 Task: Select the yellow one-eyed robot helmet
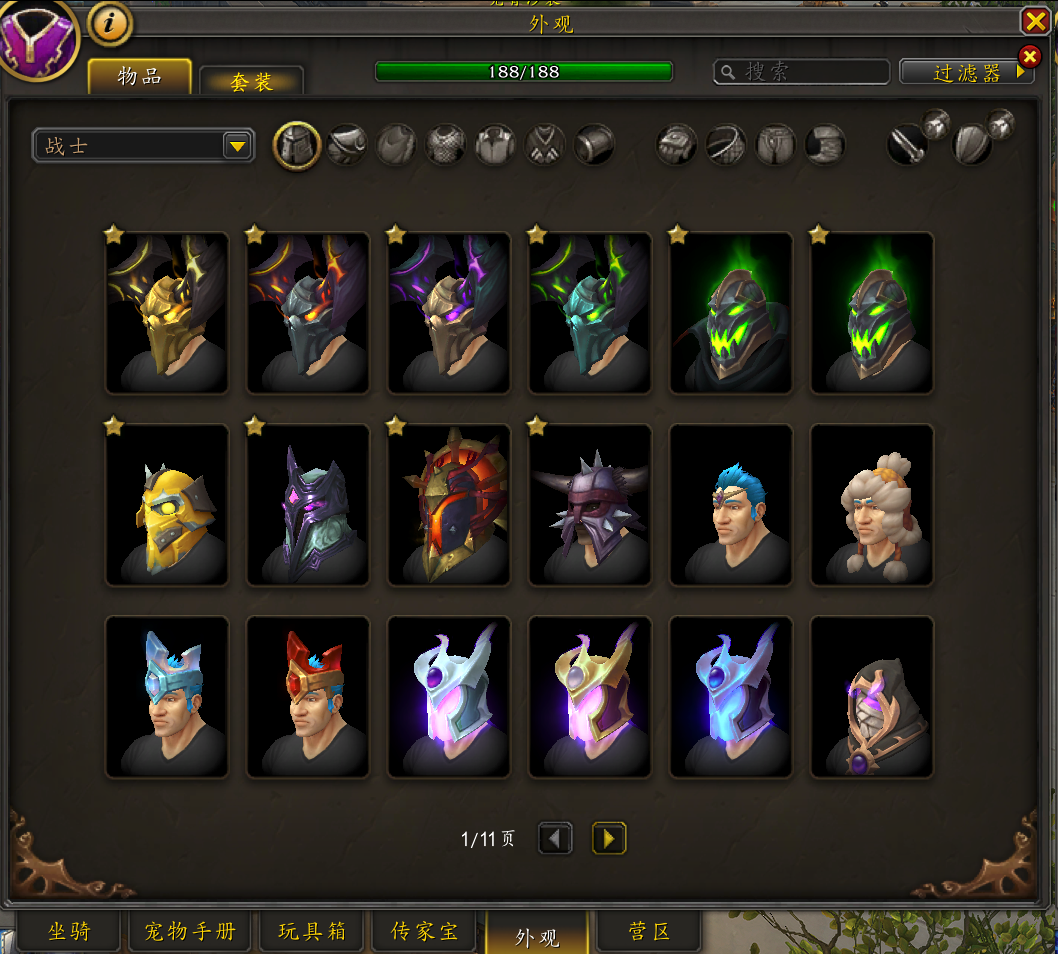(x=167, y=505)
